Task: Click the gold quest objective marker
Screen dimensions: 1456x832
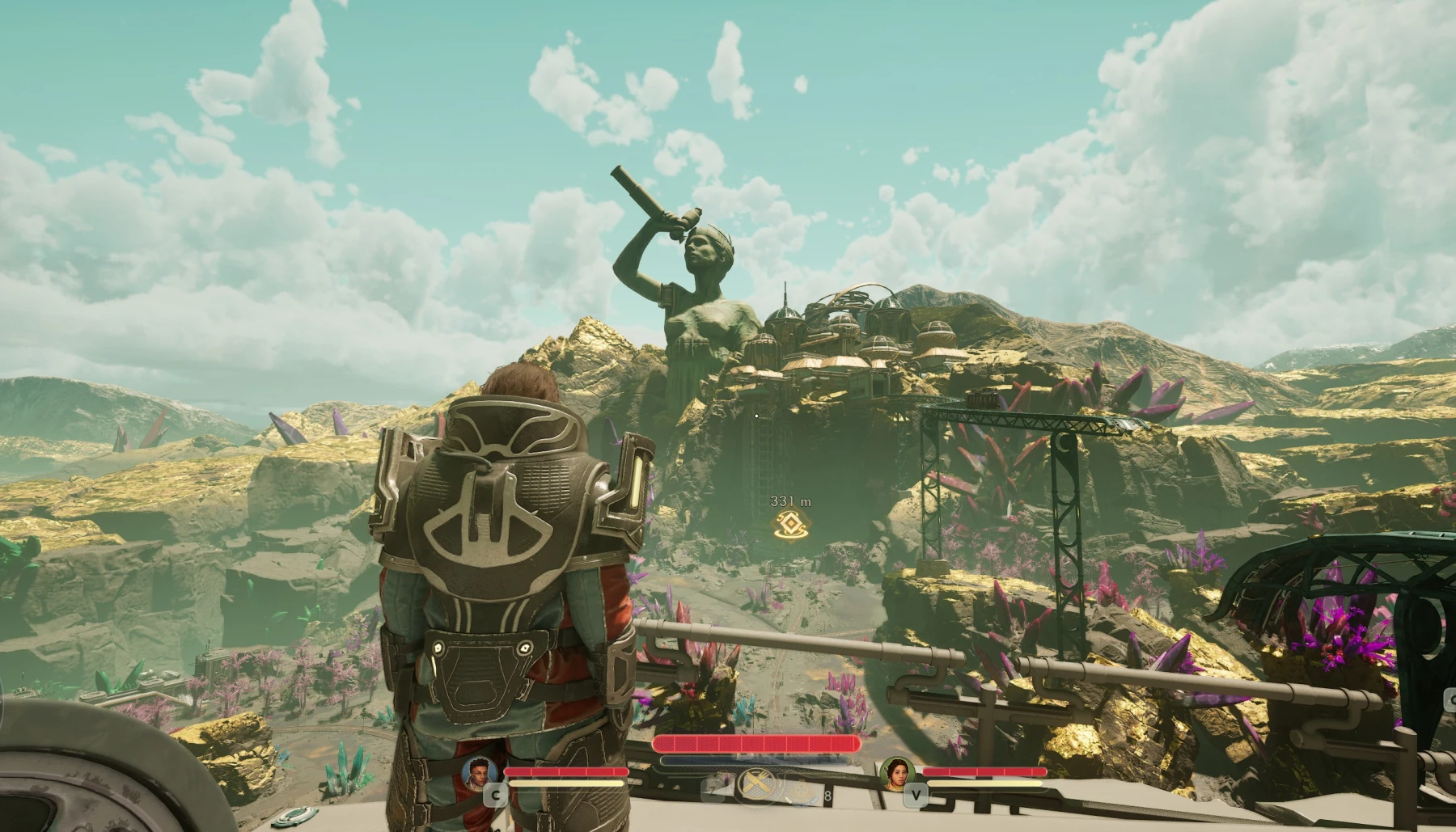Action: pyautogui.click(x=789, y=525)
